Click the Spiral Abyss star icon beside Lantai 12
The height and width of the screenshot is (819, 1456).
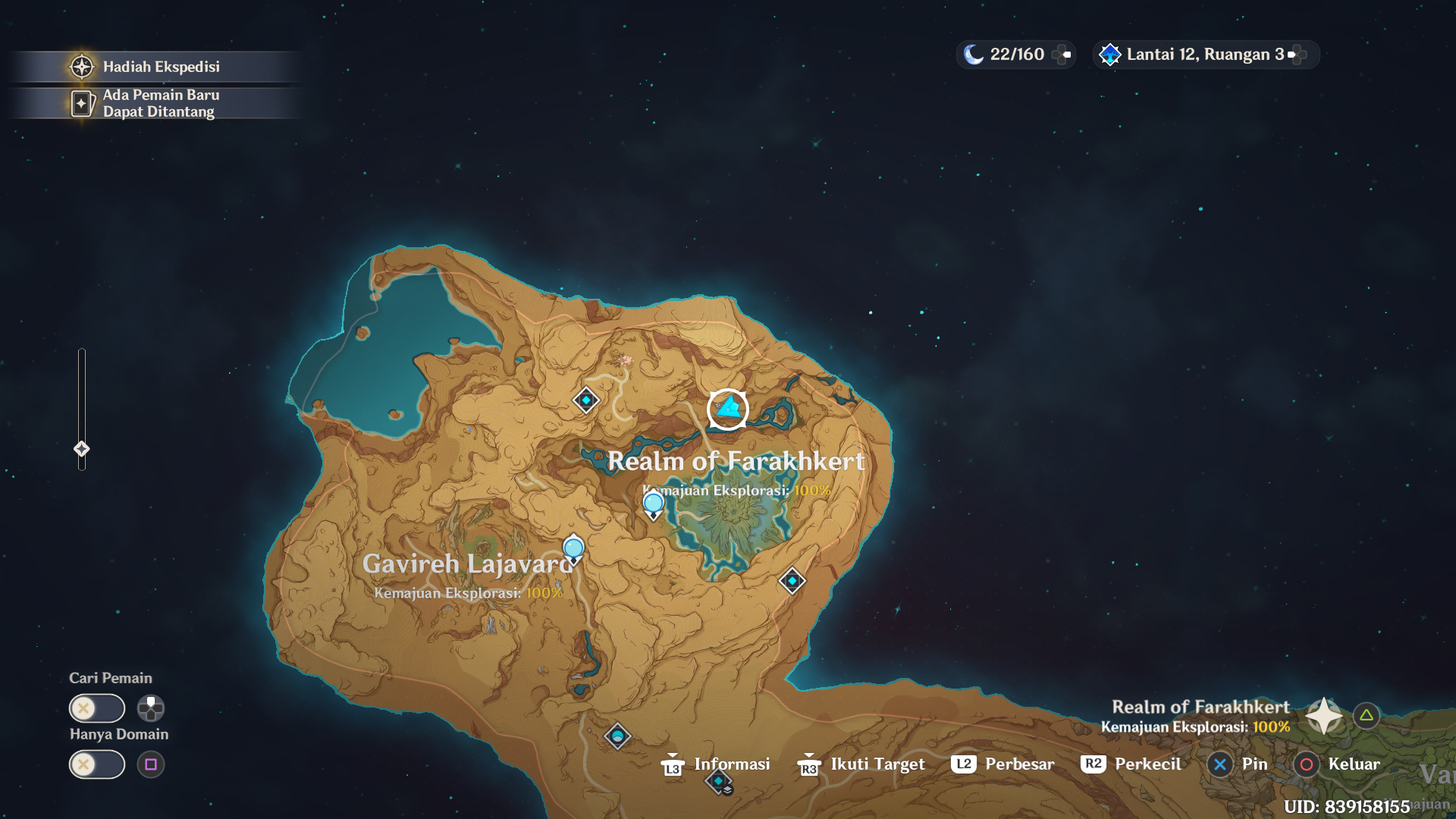1109,53
